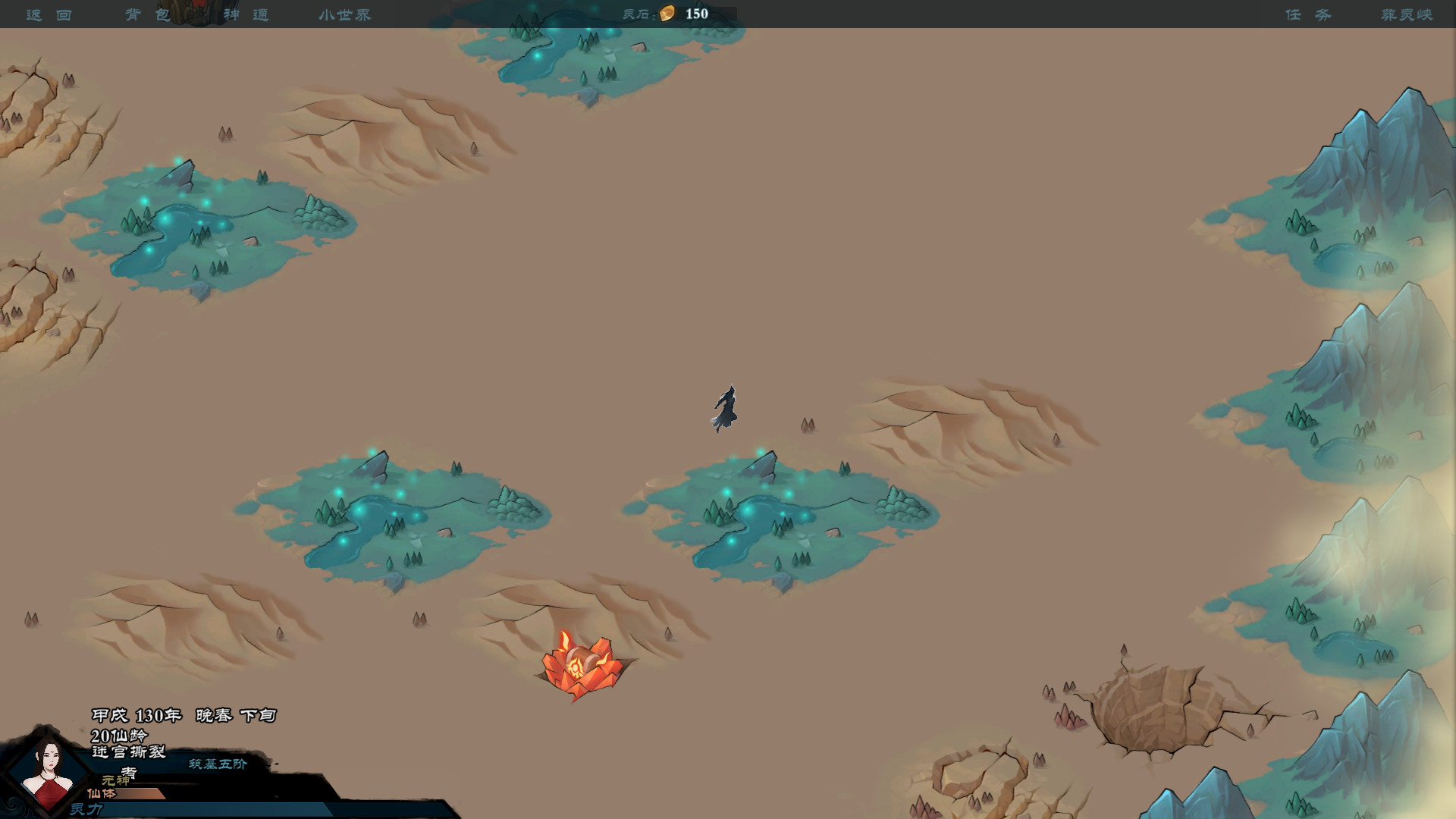Open the 小世界 (small world) menu

(344, 14)
